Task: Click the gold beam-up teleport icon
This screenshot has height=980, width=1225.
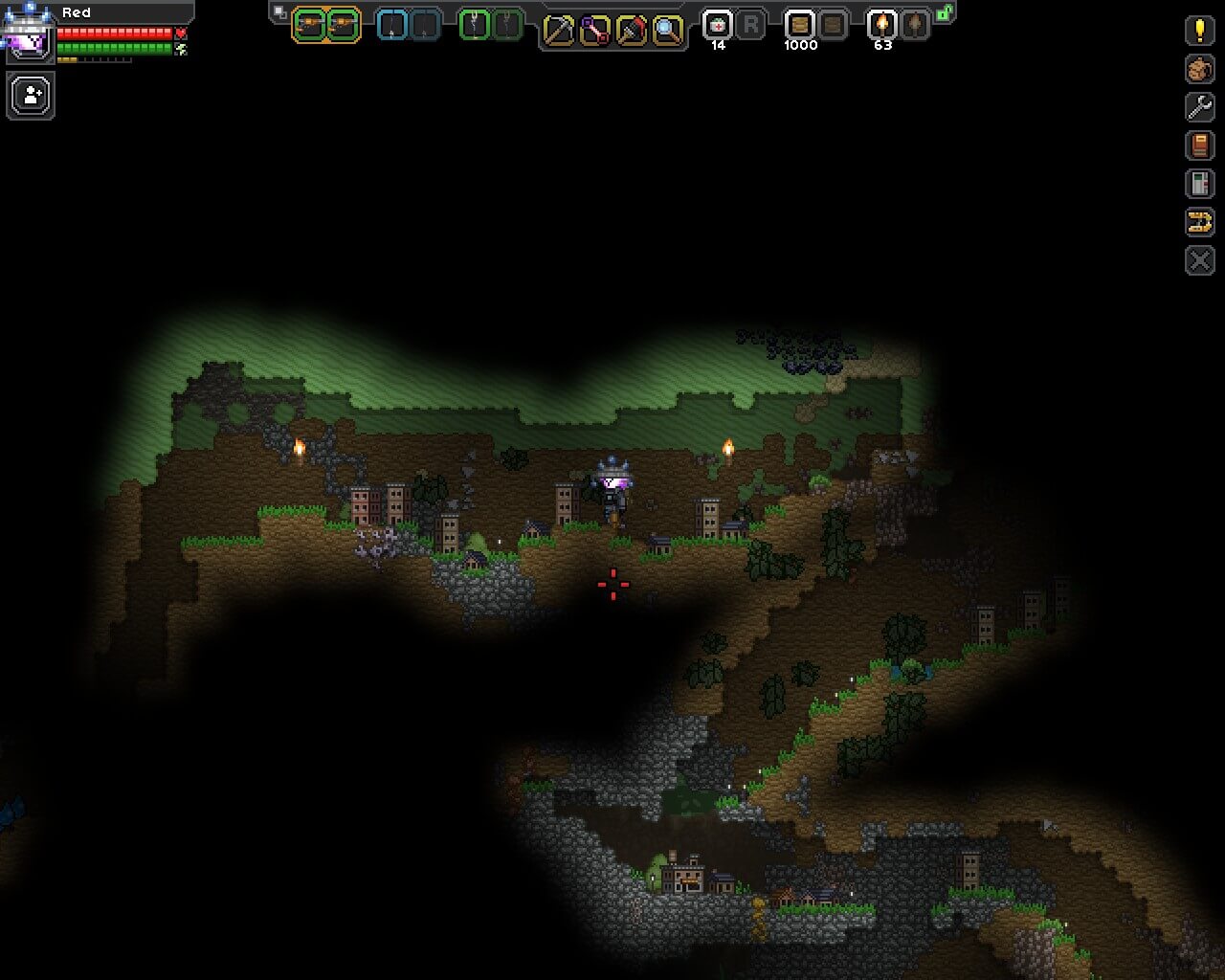Action: point(1199,222)
